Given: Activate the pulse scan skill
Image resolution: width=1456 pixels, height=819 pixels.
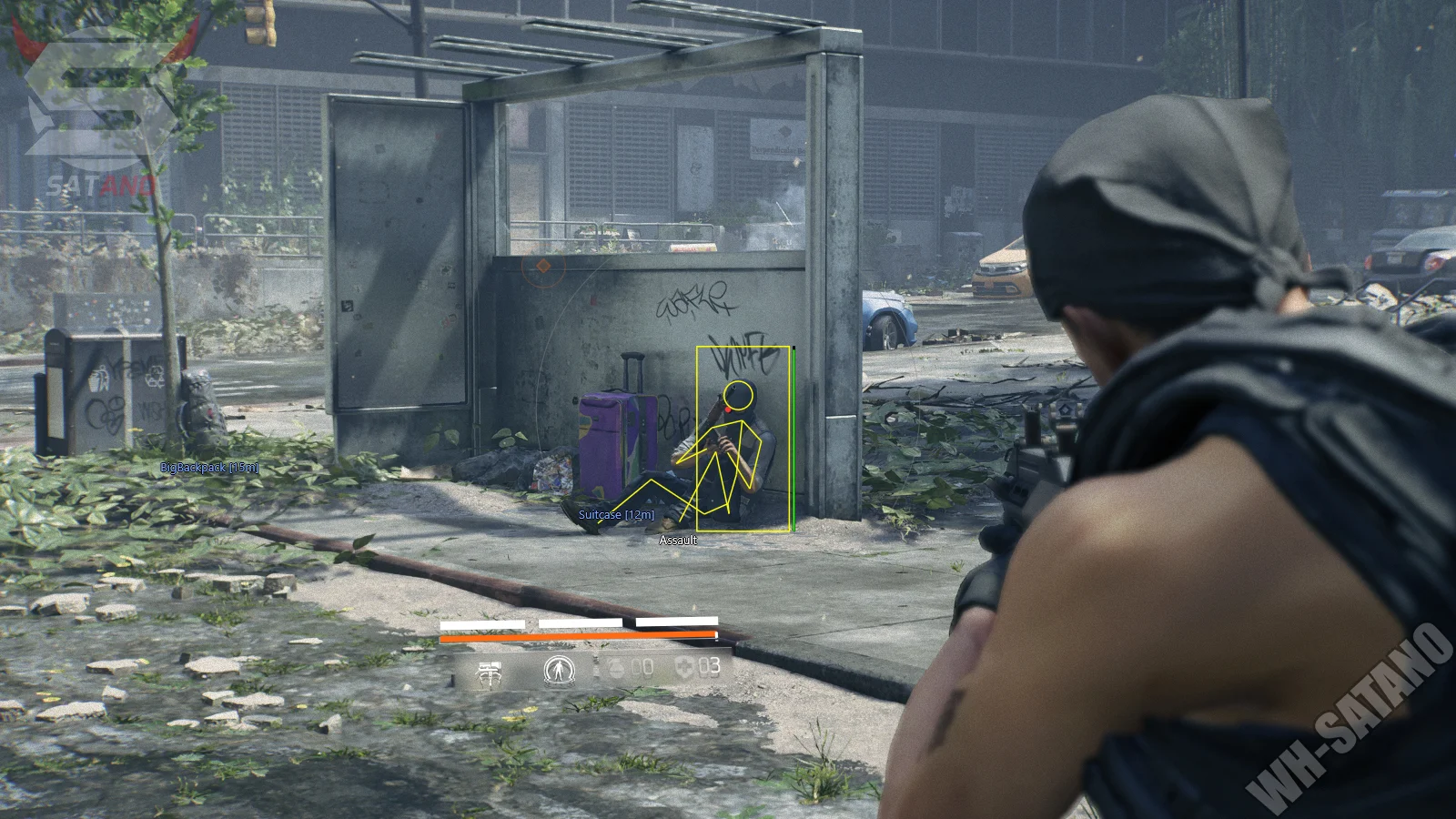Looking at the screenshot, I should (558, 672).
